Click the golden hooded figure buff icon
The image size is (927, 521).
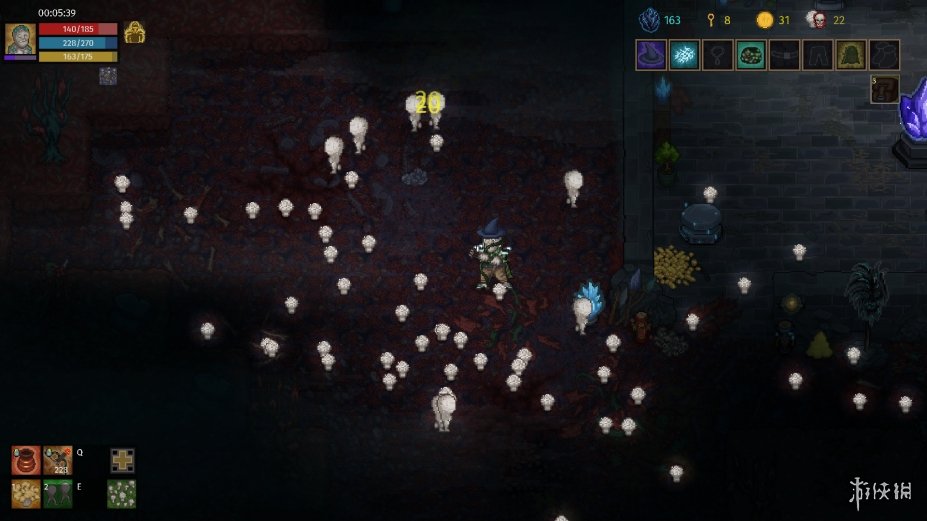click(135, 33)
